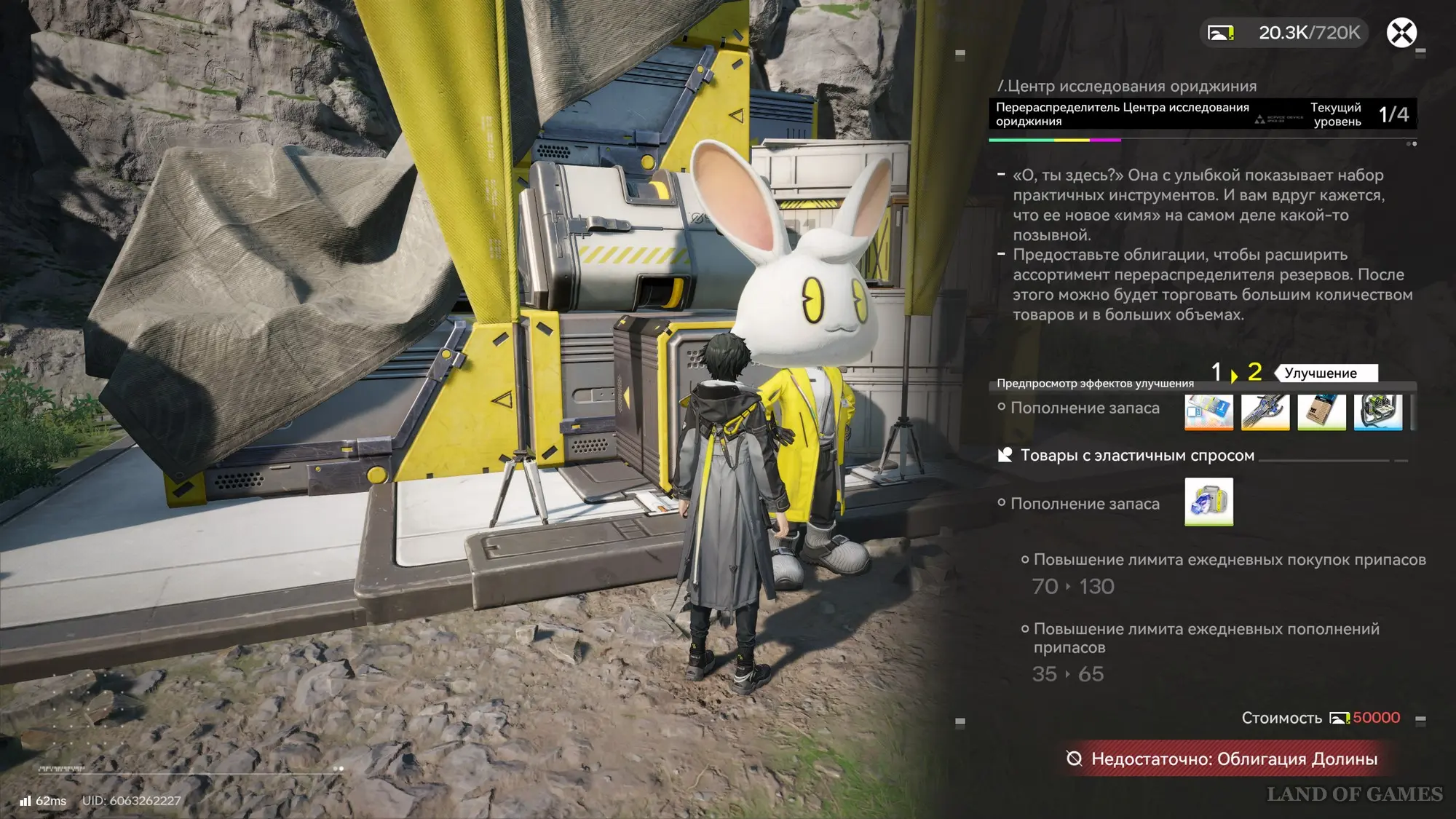Screen dimensions: 1456x819
Task: Click the Valley bond currency counter 20.3K/720K
Action: (x=1285, y=33)
